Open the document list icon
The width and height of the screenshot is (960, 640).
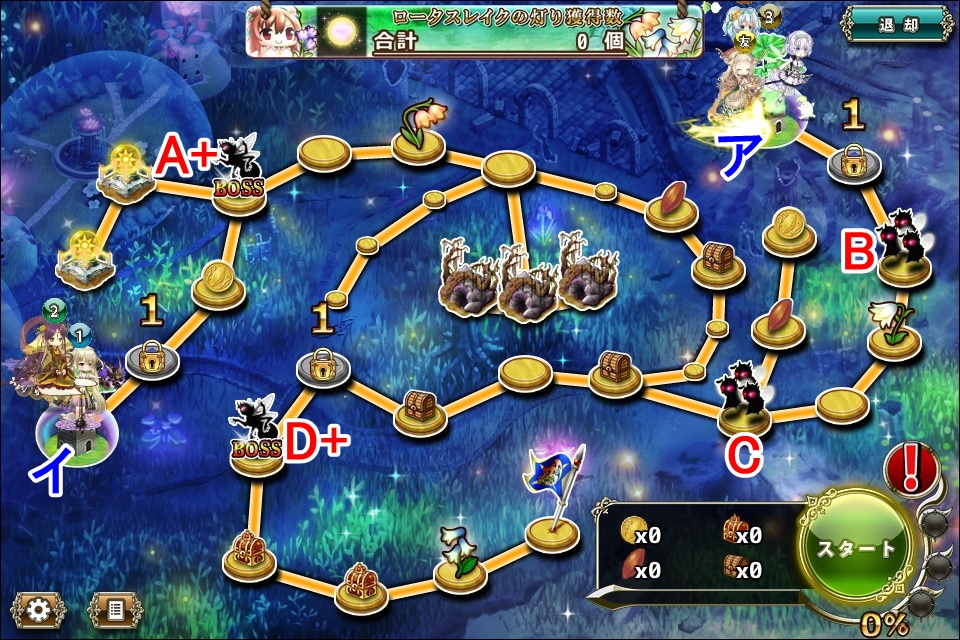pos(115,608)
